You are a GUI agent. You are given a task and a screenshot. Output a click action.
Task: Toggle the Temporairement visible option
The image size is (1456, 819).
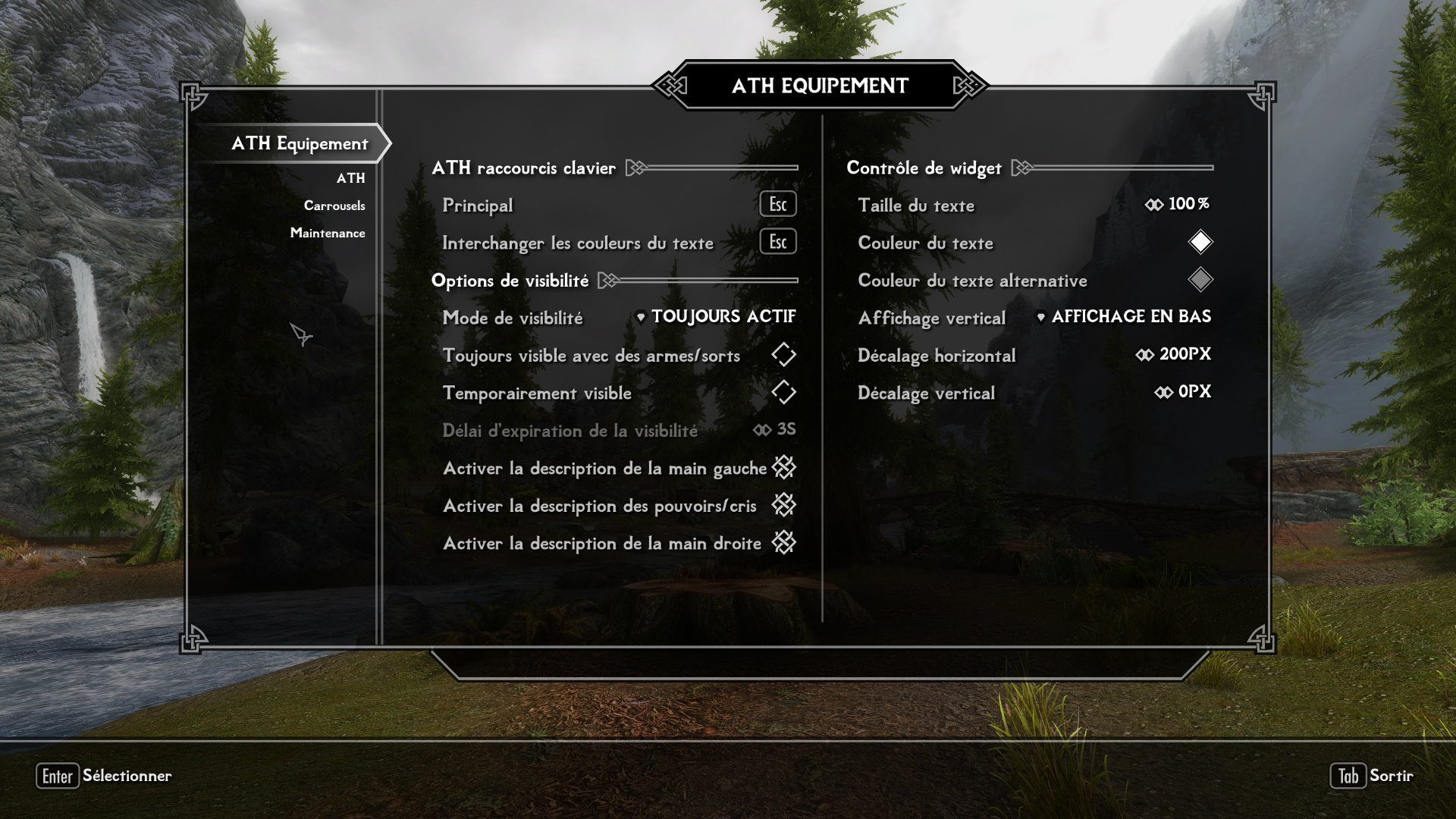click(783, 393)
